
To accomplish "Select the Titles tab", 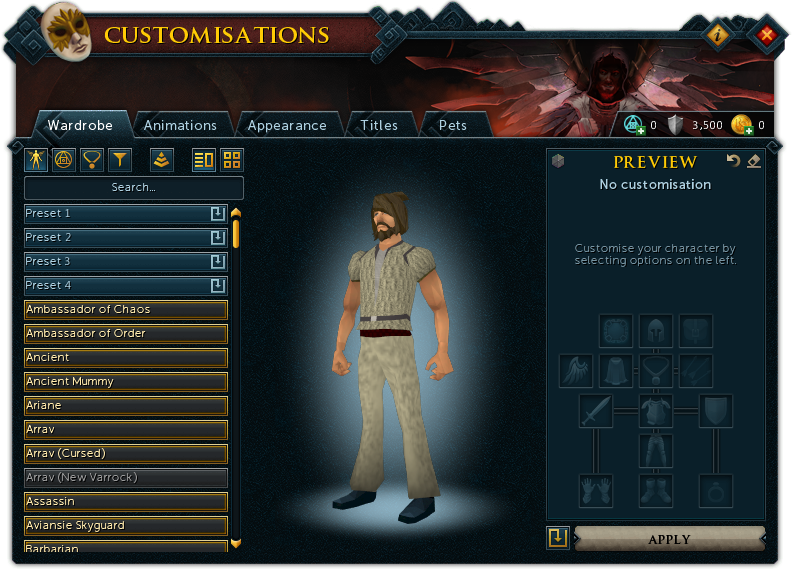I will (379, 125).
